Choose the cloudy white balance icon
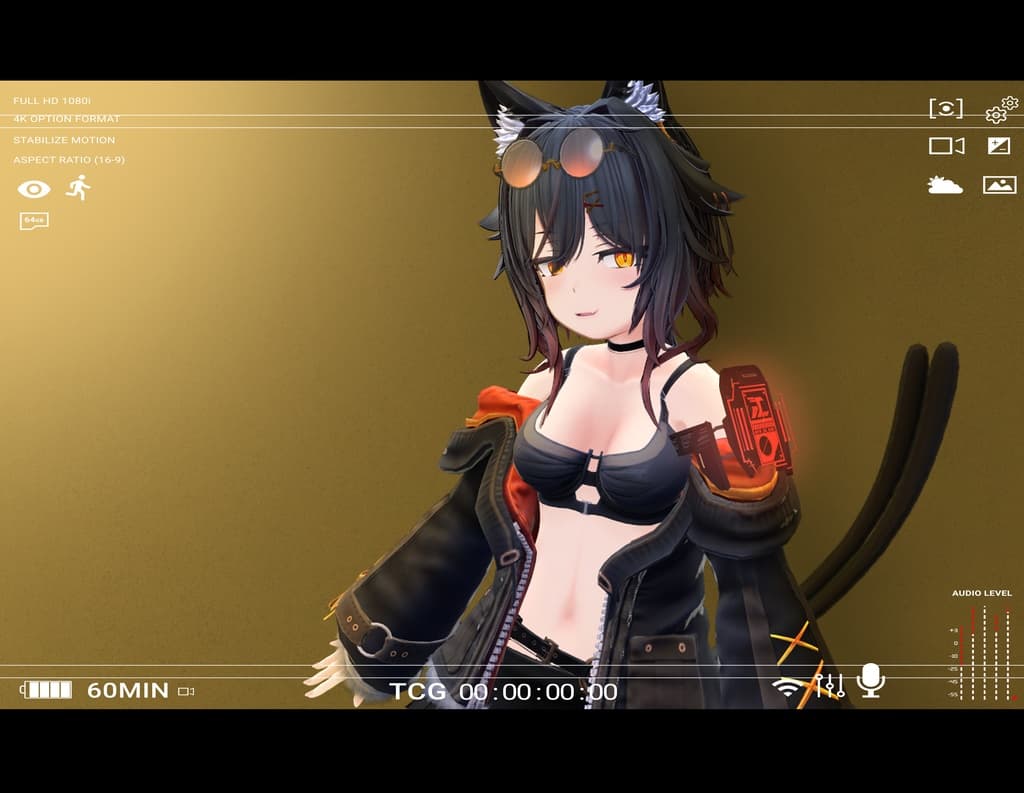Image resolution: width=1024 pixels, height=793 pixels. (945, 185)
